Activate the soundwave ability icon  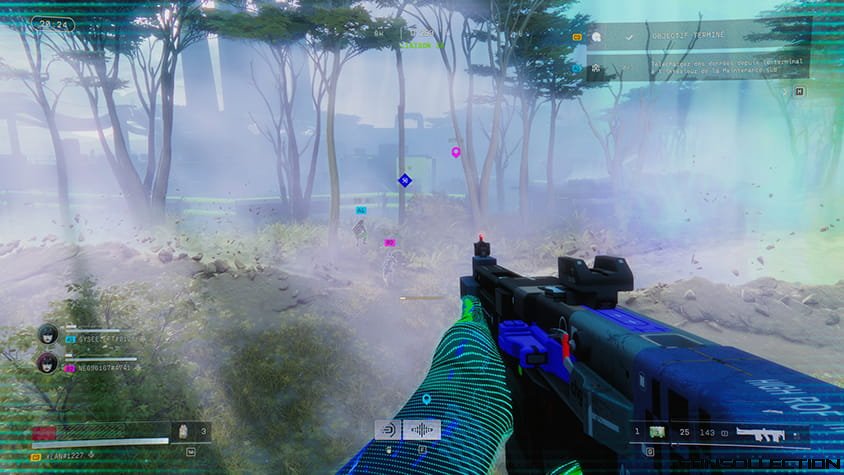[x=421, y=429]
